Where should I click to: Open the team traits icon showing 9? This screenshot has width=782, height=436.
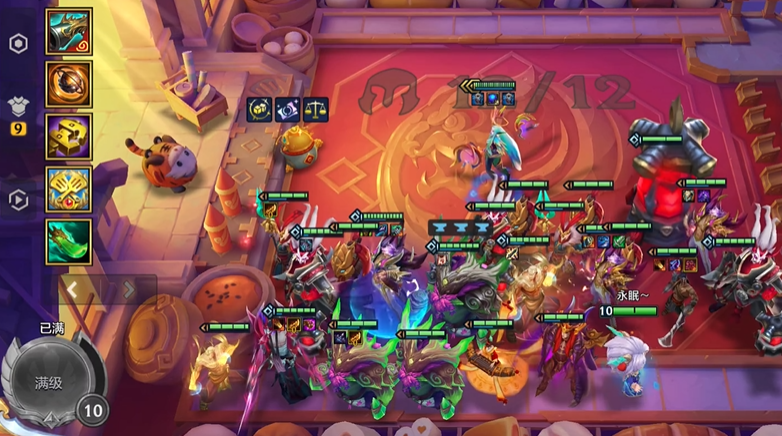[18, 110]
